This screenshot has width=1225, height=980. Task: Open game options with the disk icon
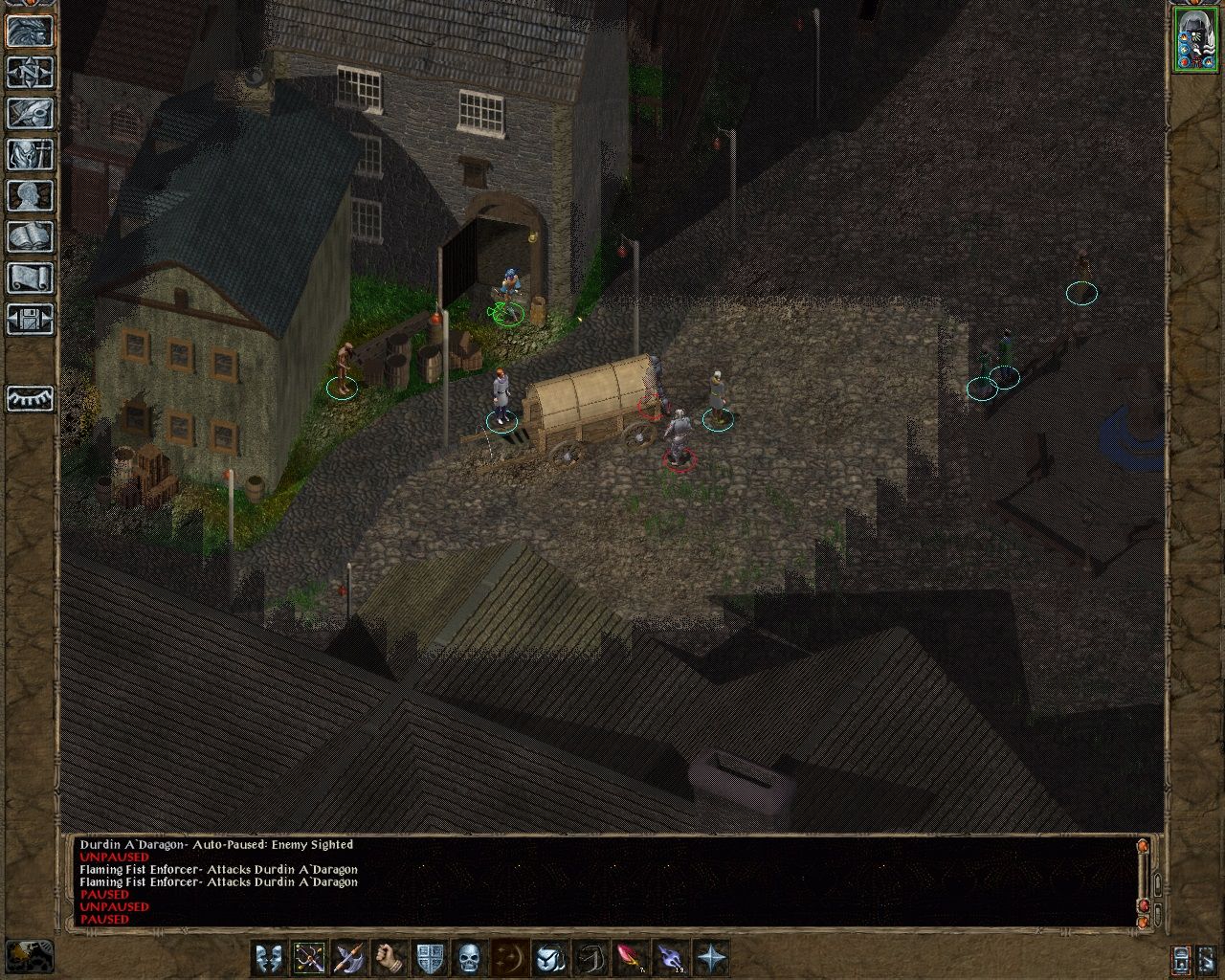click(x=27, y=316)
